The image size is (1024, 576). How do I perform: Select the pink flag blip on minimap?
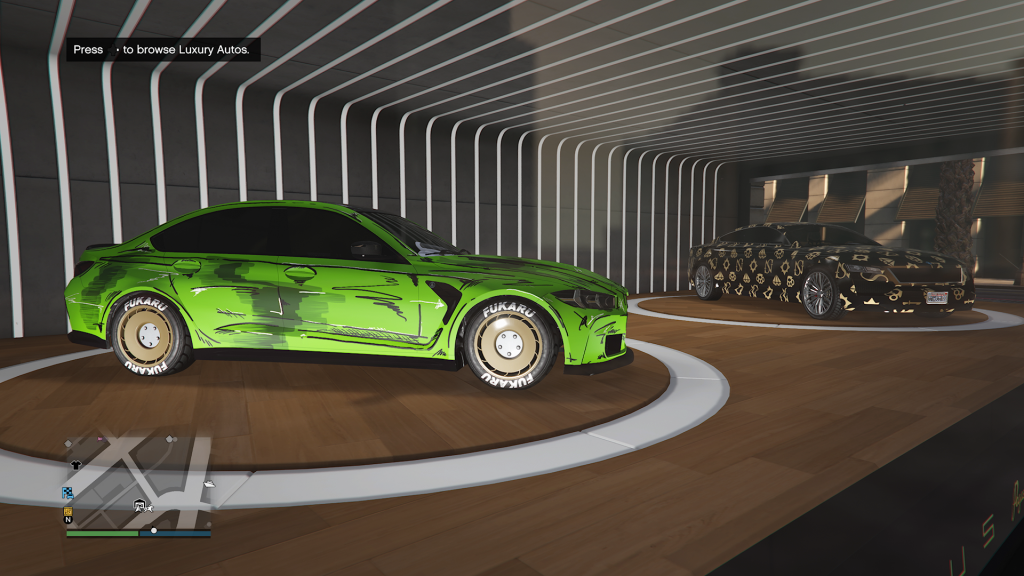tap(100, 438)
